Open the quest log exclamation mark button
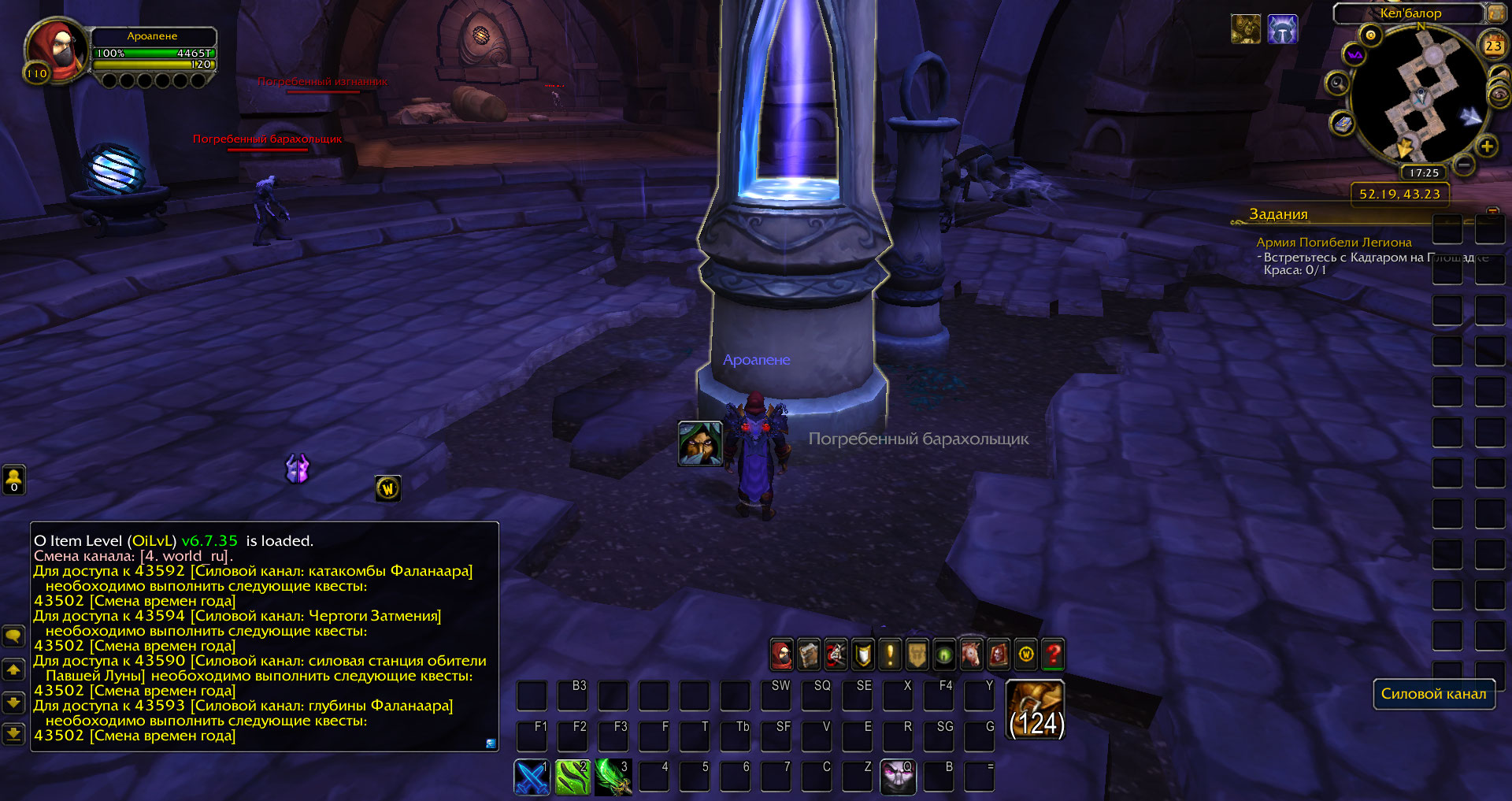Image resolution: width=1512 pixels, height=801 pixels. click(890, 655)
